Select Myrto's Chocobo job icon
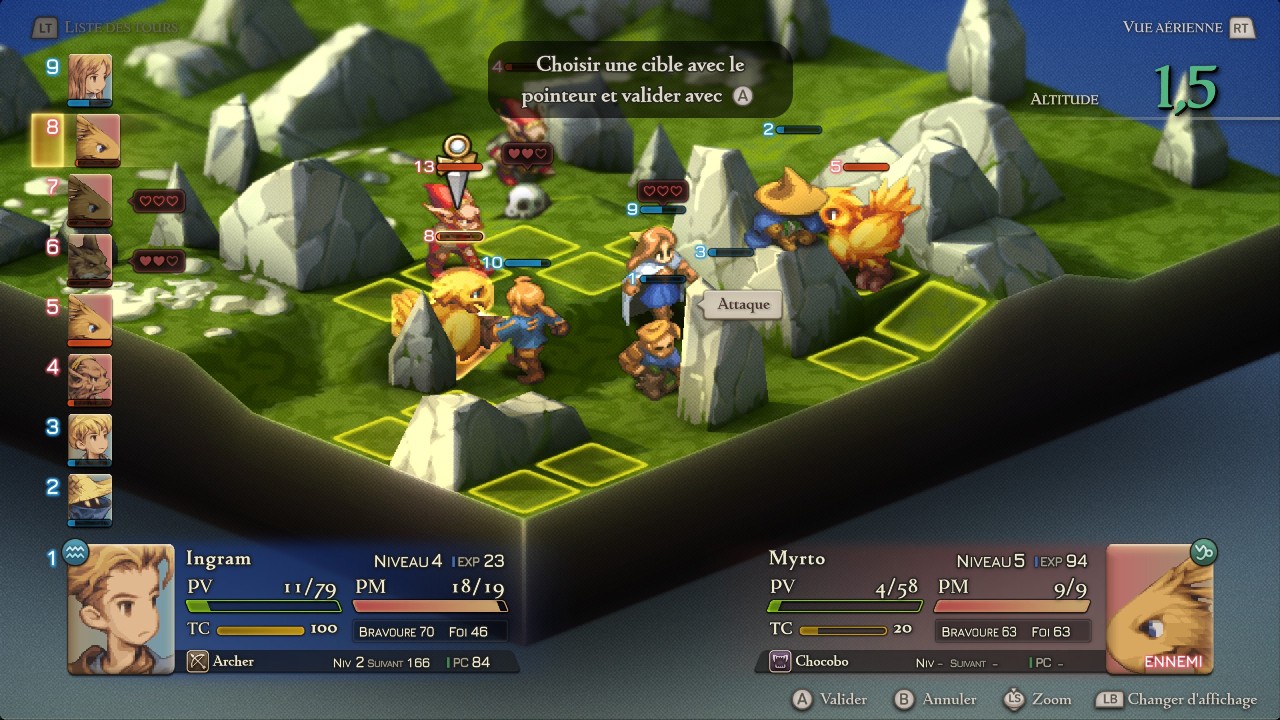 780,661
